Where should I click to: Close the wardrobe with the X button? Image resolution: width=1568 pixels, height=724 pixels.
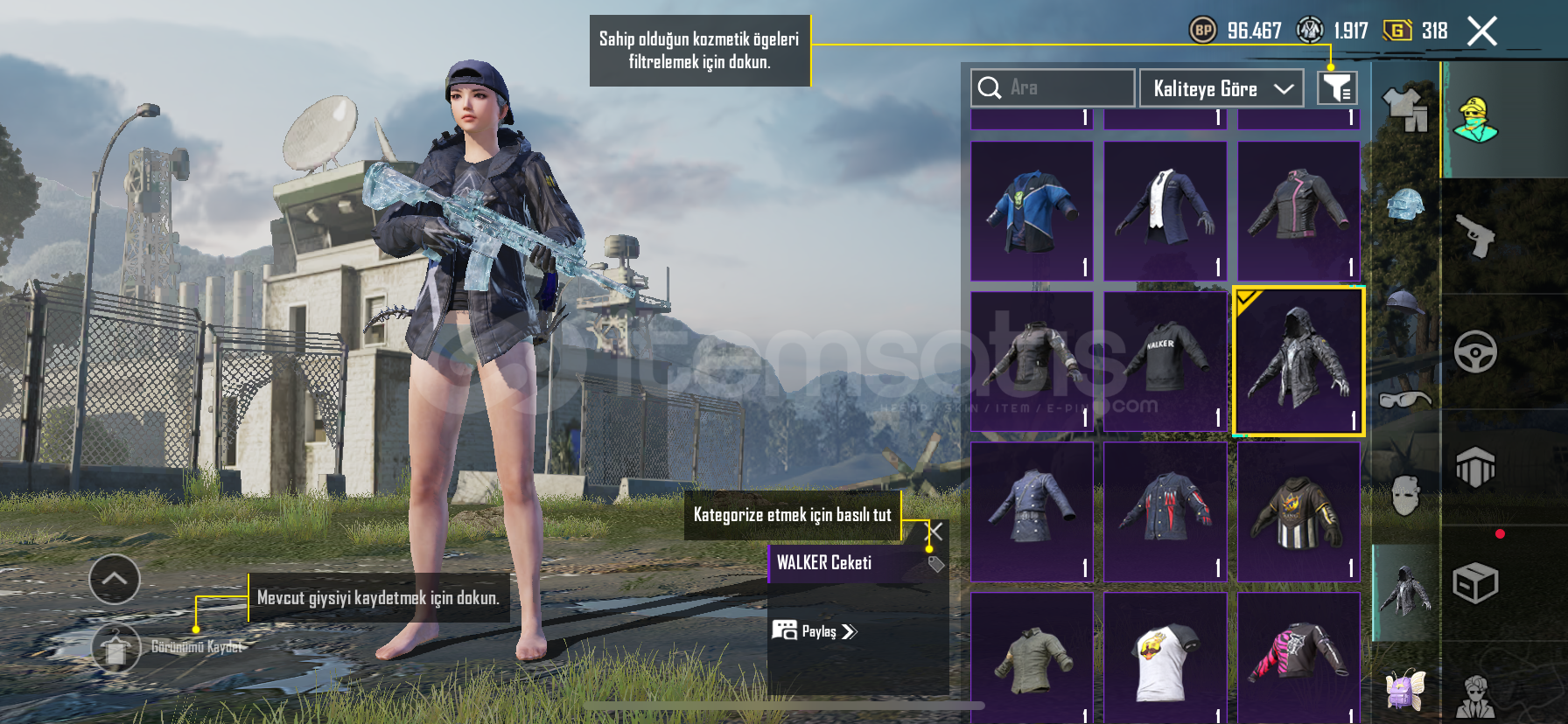[x=1481, y=31]
